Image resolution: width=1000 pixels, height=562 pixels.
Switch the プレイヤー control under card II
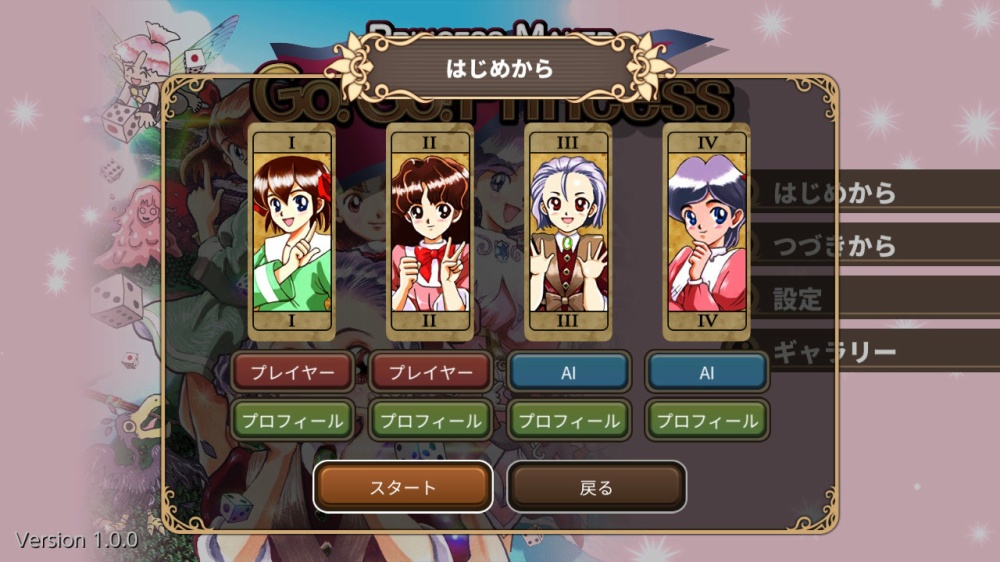tap(430, 372)
